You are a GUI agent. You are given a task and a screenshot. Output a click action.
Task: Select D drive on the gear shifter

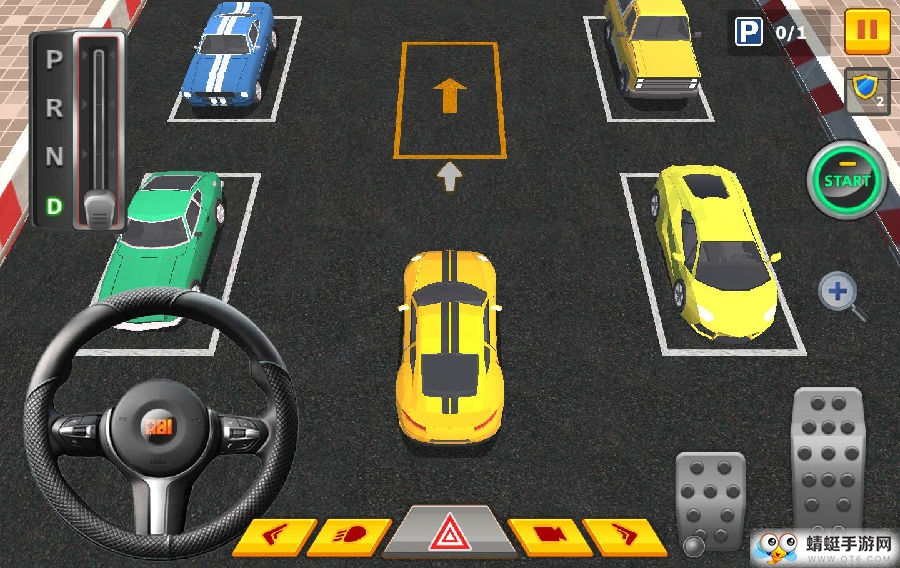click(54, 207)
